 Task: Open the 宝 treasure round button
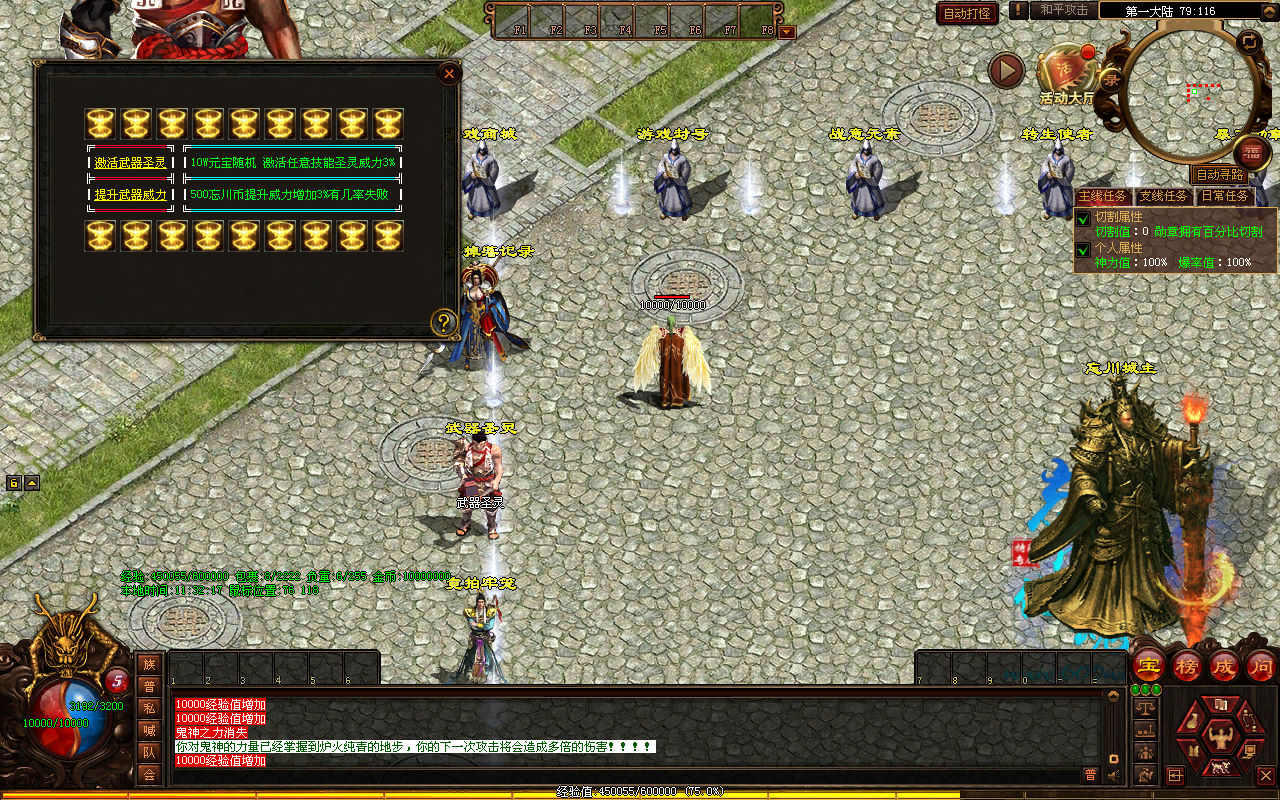tap(1148, 665)
